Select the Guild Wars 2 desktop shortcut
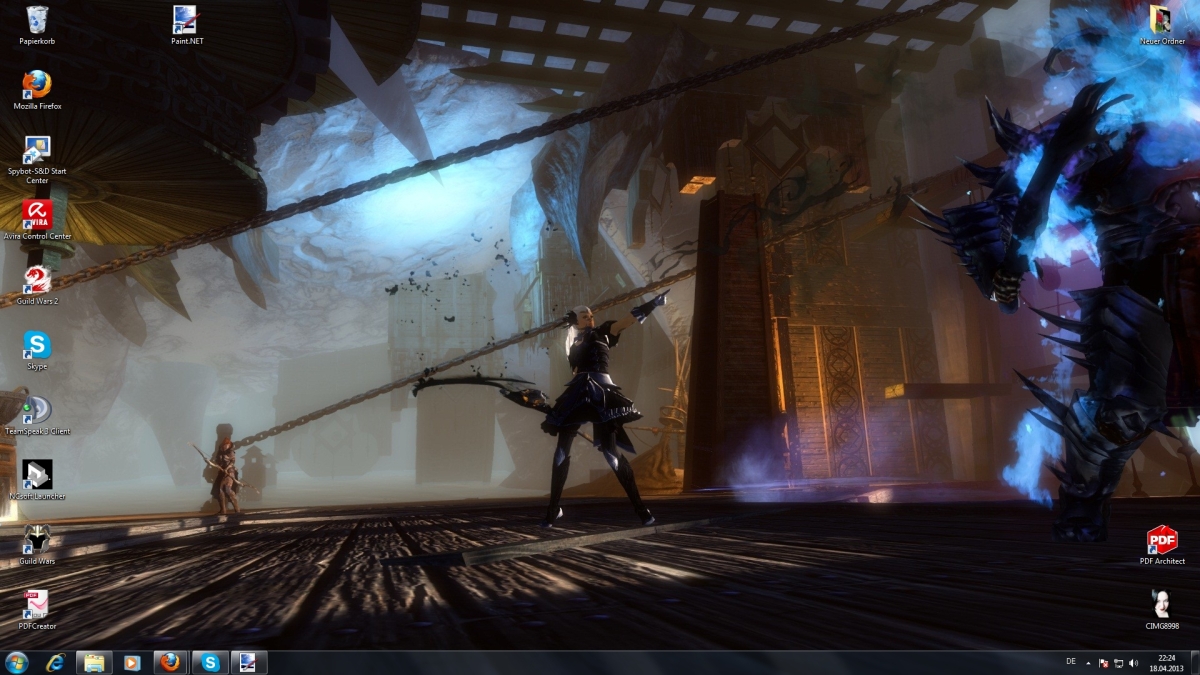 pyautogui.click(x=37, y=282)
